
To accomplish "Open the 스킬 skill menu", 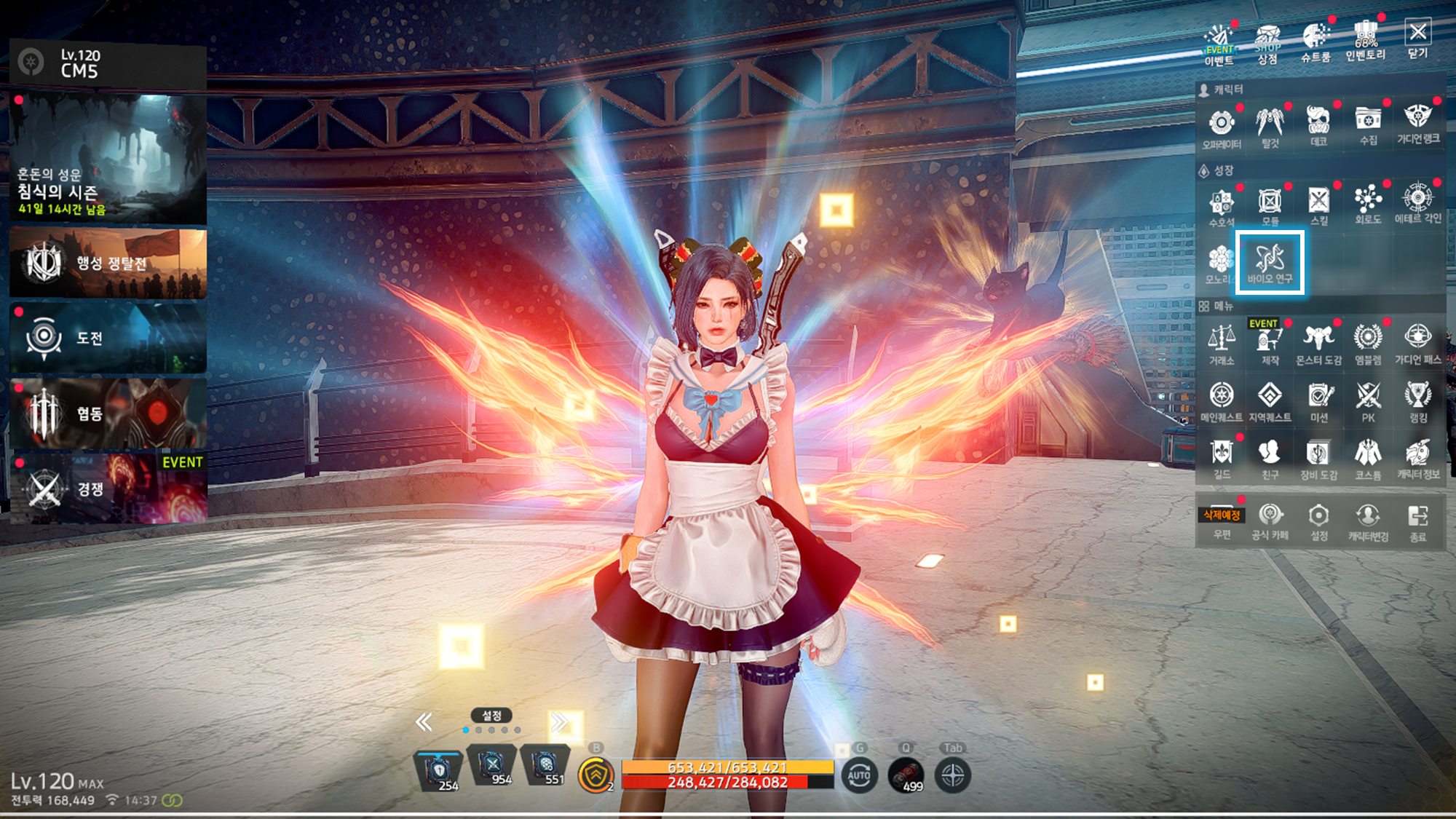I will 1318,205.
